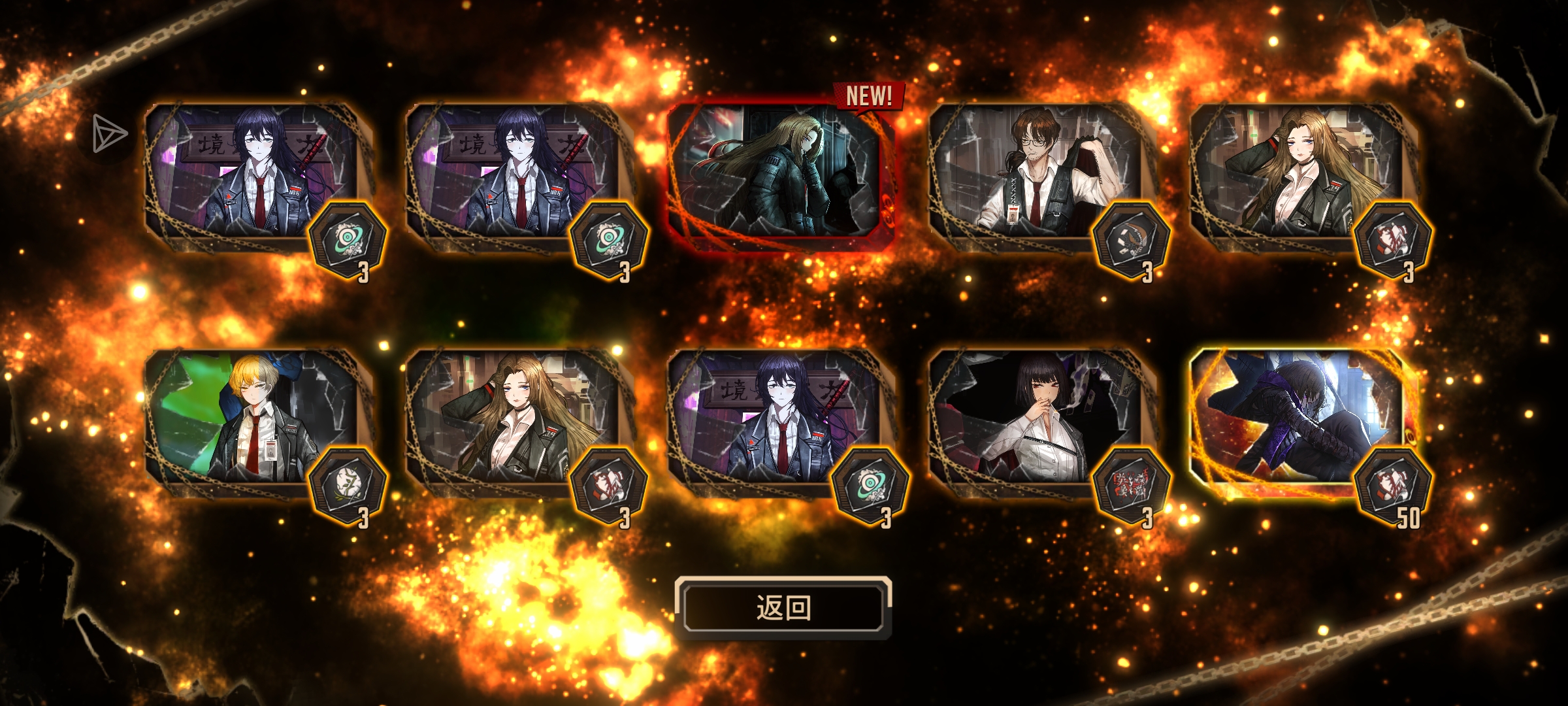Click the triangle arrow icon
The width and height of the screenshot is (1568, 706).
pos(108,135)
